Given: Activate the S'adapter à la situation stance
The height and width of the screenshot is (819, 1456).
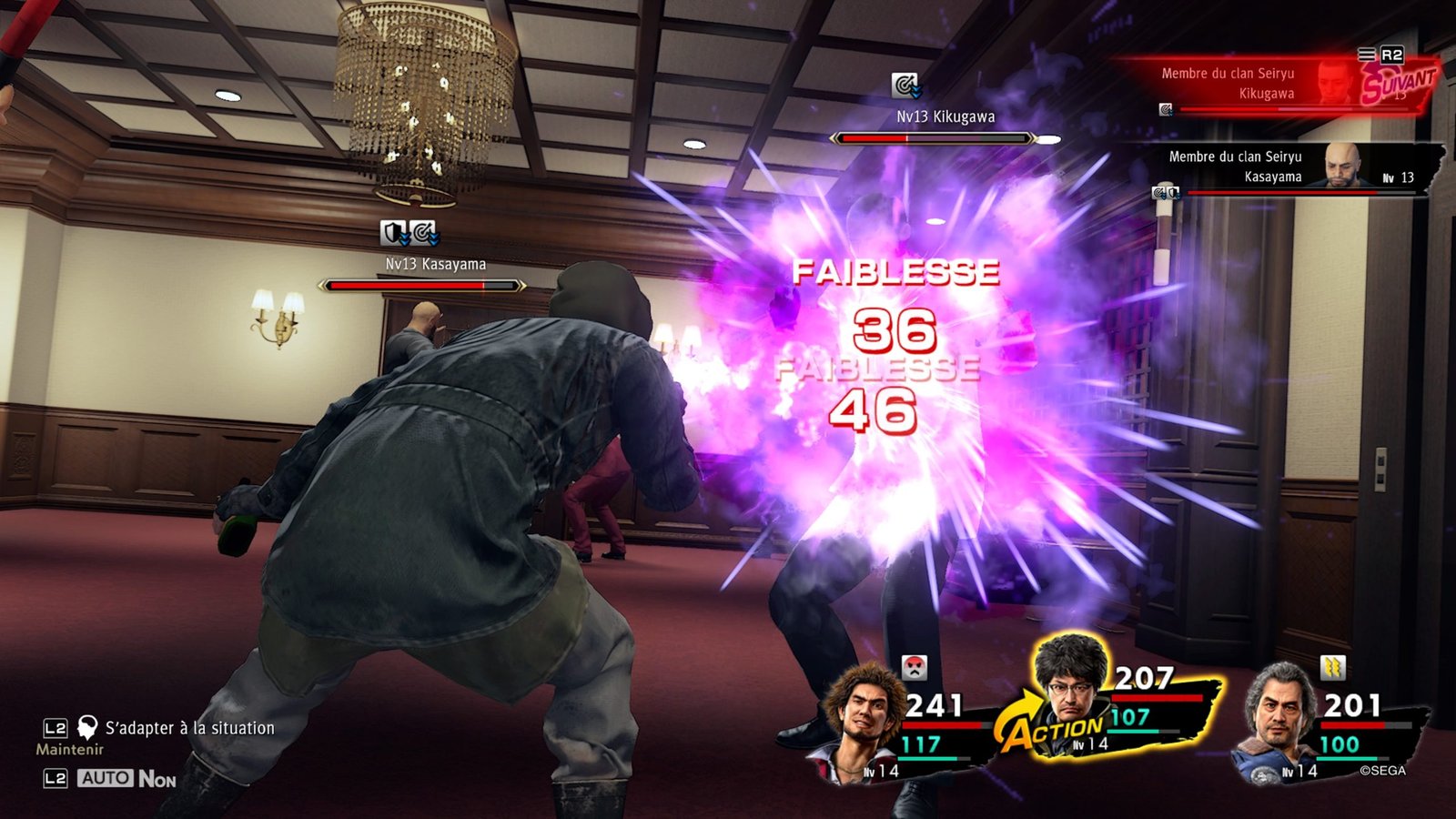Looking at the screenshot, I should pyautogui.click(x=189, y=728).
